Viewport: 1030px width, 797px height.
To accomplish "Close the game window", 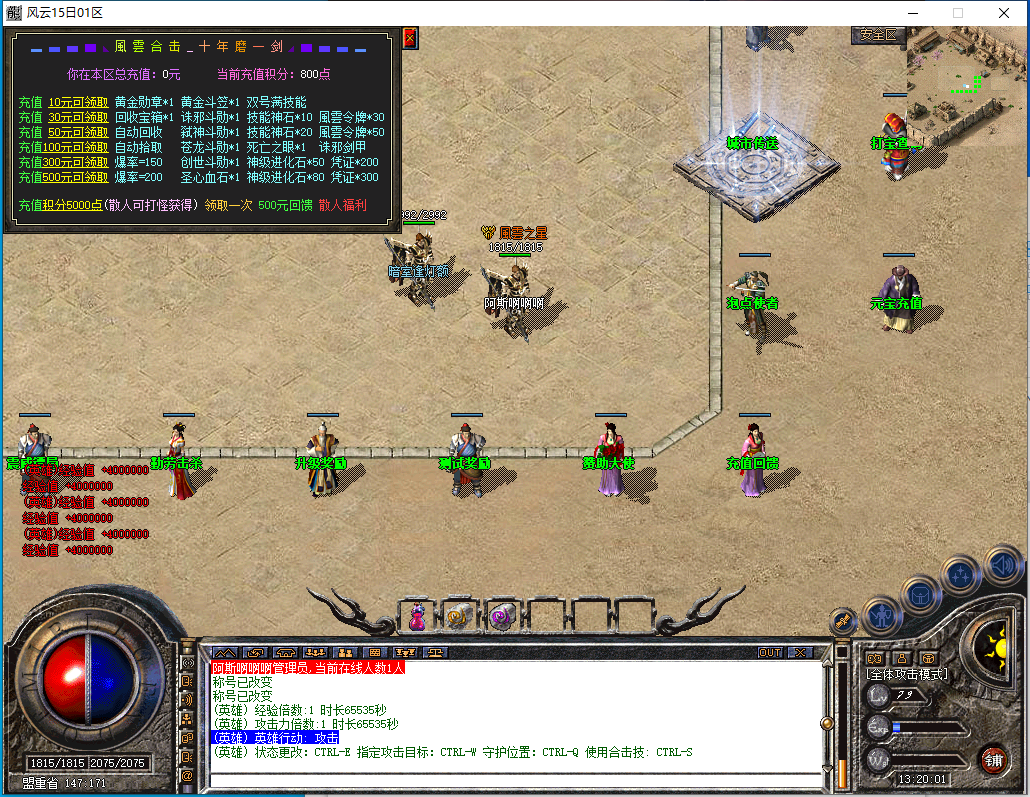I will (x=1003, y=13).
